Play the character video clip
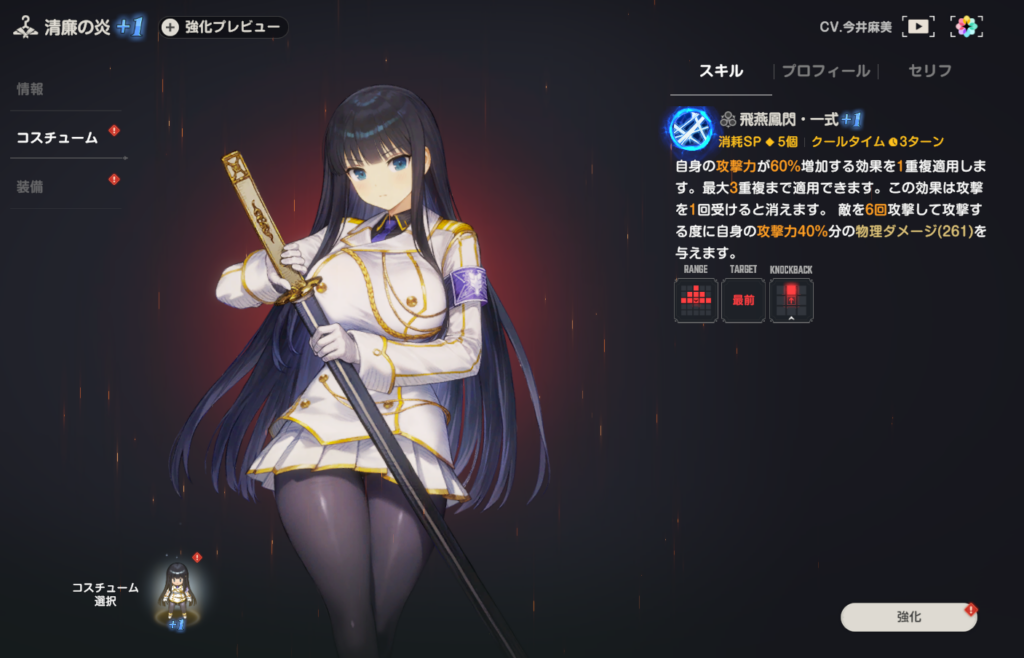This screenshot has width=1024, height=658. (x=918, y=27)
